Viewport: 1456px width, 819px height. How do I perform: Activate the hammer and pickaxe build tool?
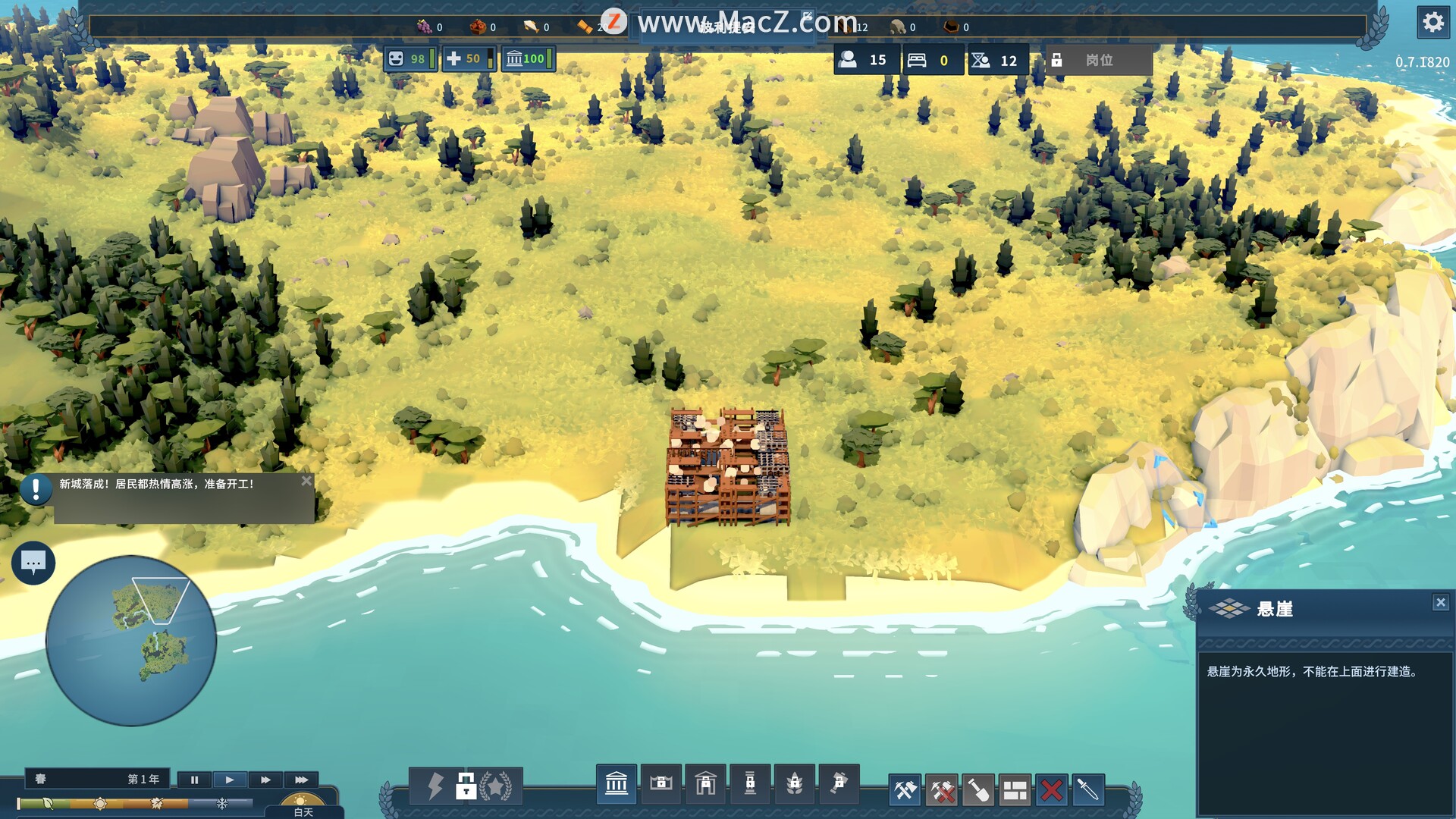click(905, 790)
